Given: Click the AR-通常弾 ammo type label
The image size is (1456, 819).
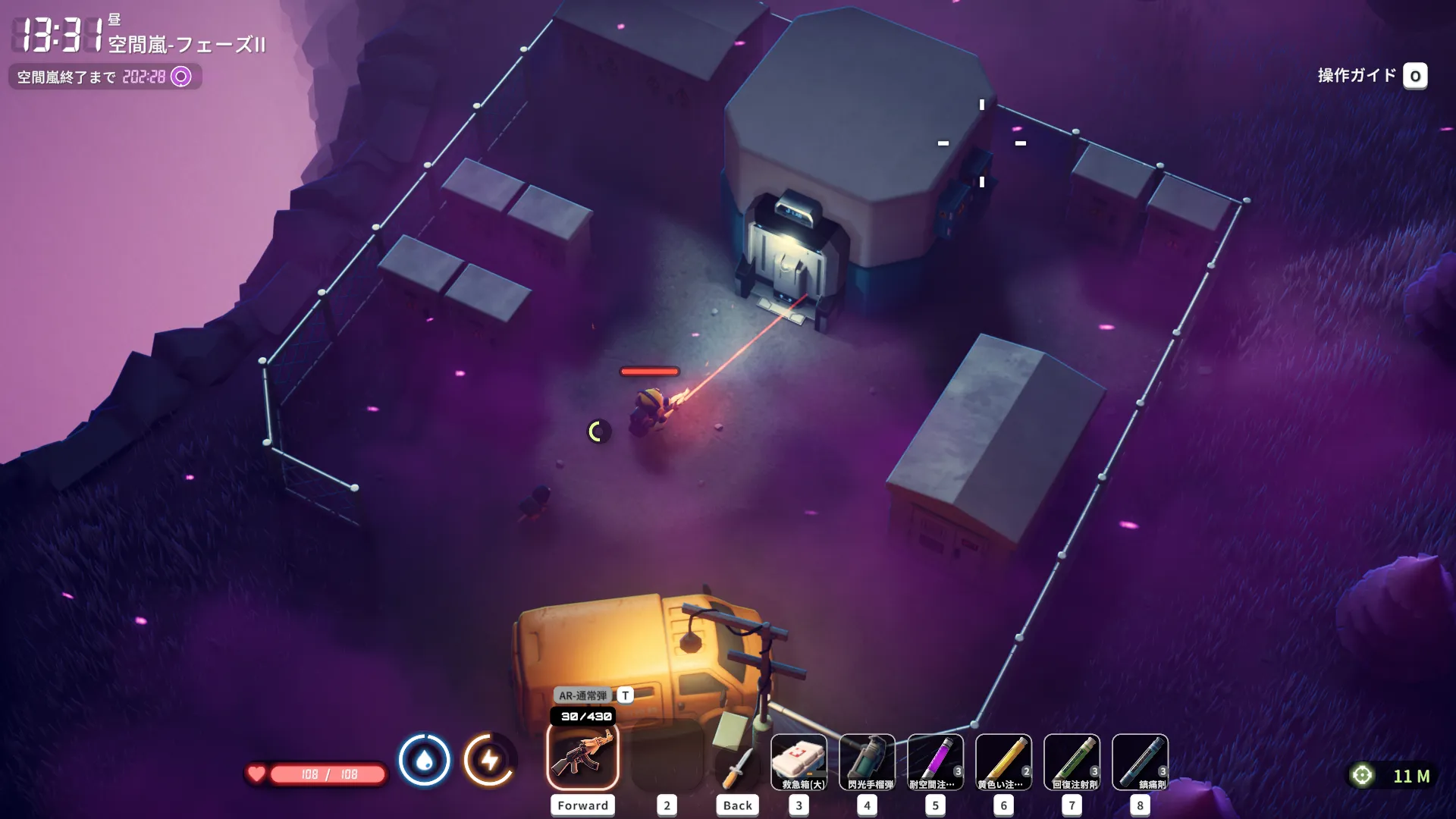Looking at the screenshot, I should click(583, 695).
